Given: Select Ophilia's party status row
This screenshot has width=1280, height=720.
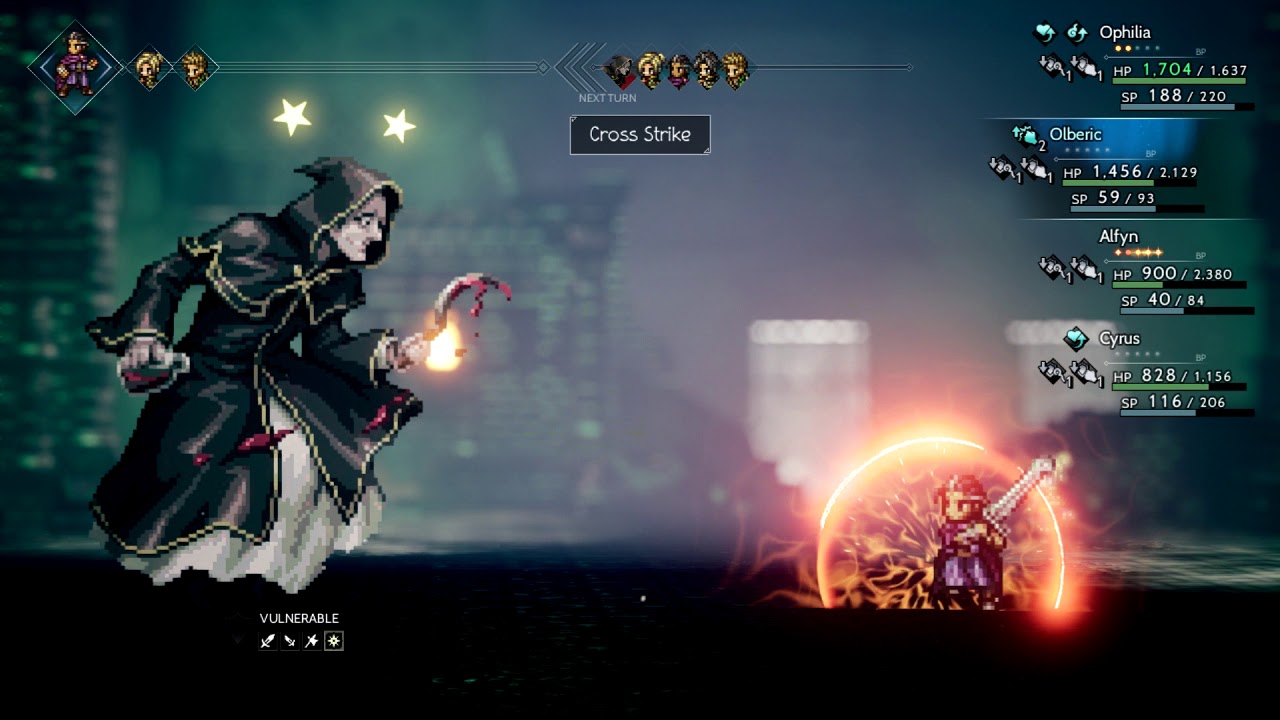Looking at the screenshot, I should point(1125,33).
